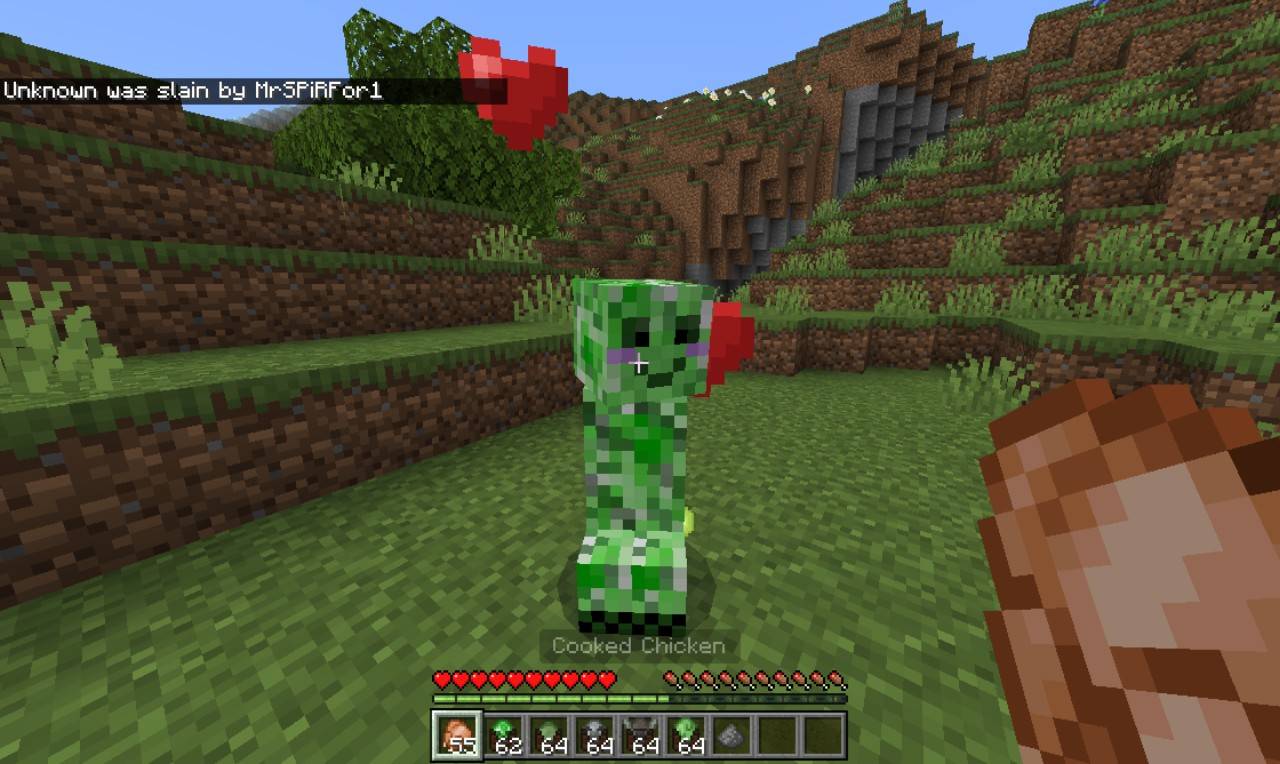Select the white spawn egg in slot four

pyautogui.click(x=594, y=738)
